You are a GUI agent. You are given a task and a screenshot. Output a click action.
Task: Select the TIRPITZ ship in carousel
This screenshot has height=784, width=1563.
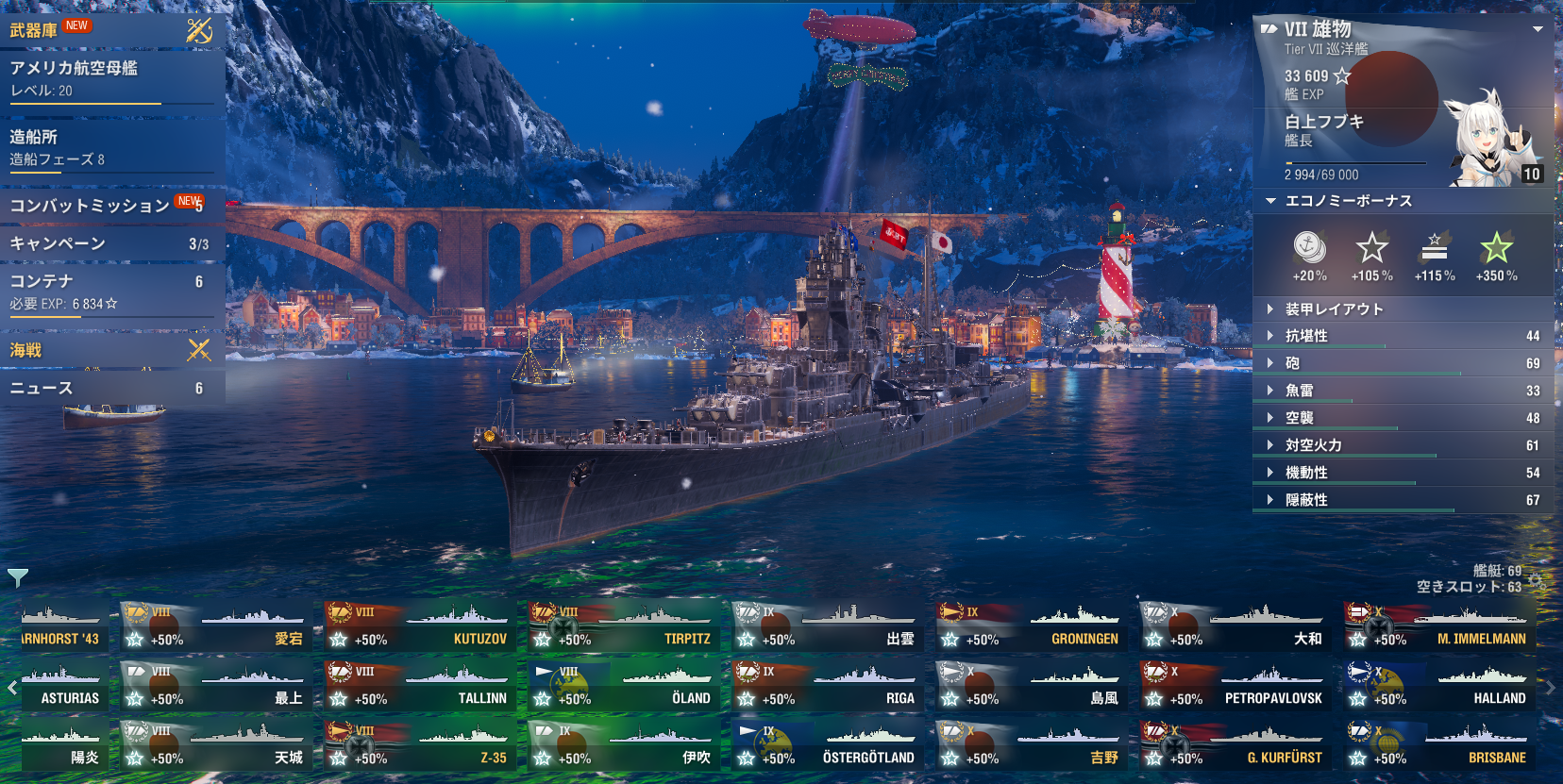(625, 628)
